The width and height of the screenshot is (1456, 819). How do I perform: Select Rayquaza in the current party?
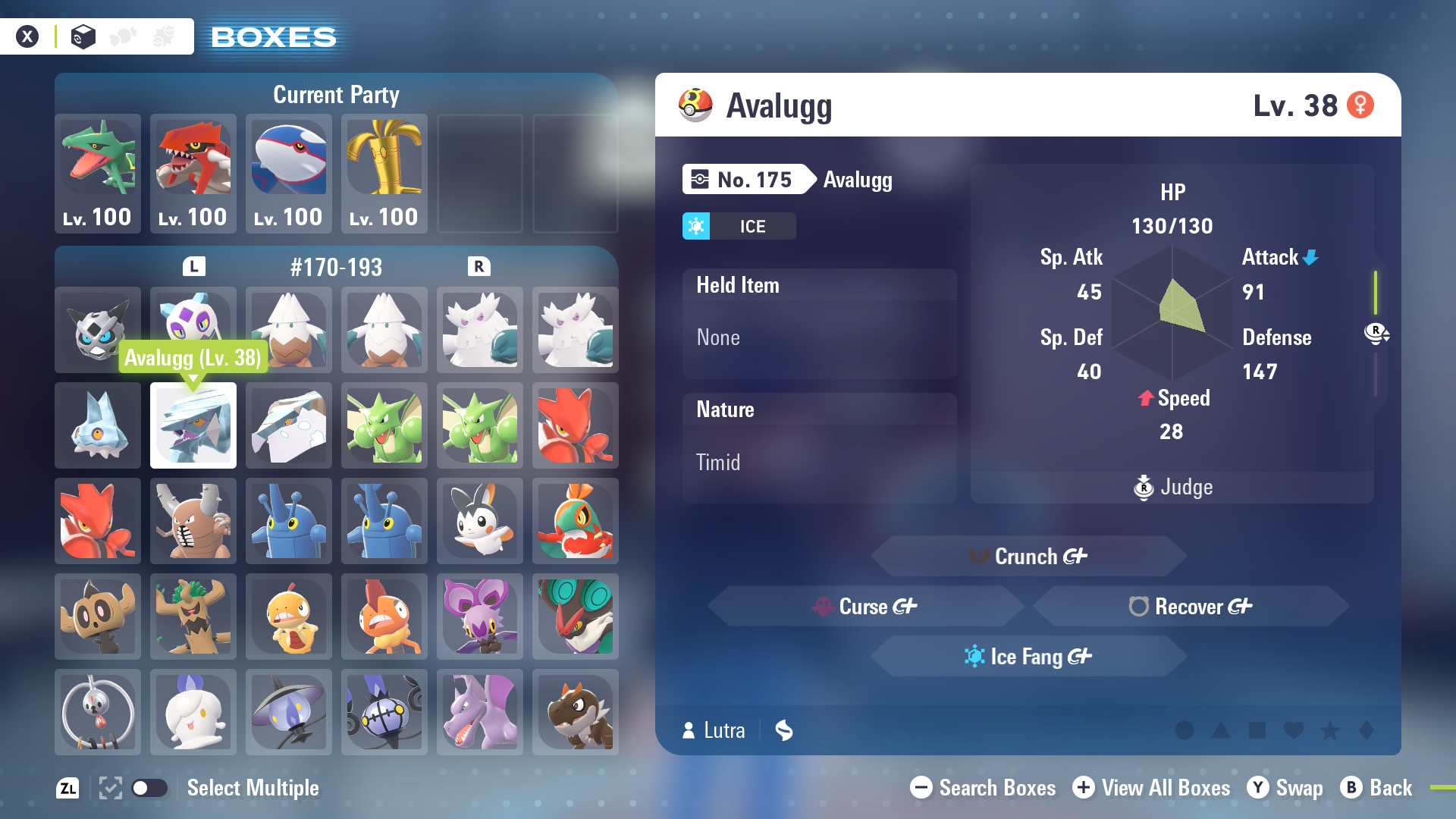pyautogui.click(x=98, y=173)
